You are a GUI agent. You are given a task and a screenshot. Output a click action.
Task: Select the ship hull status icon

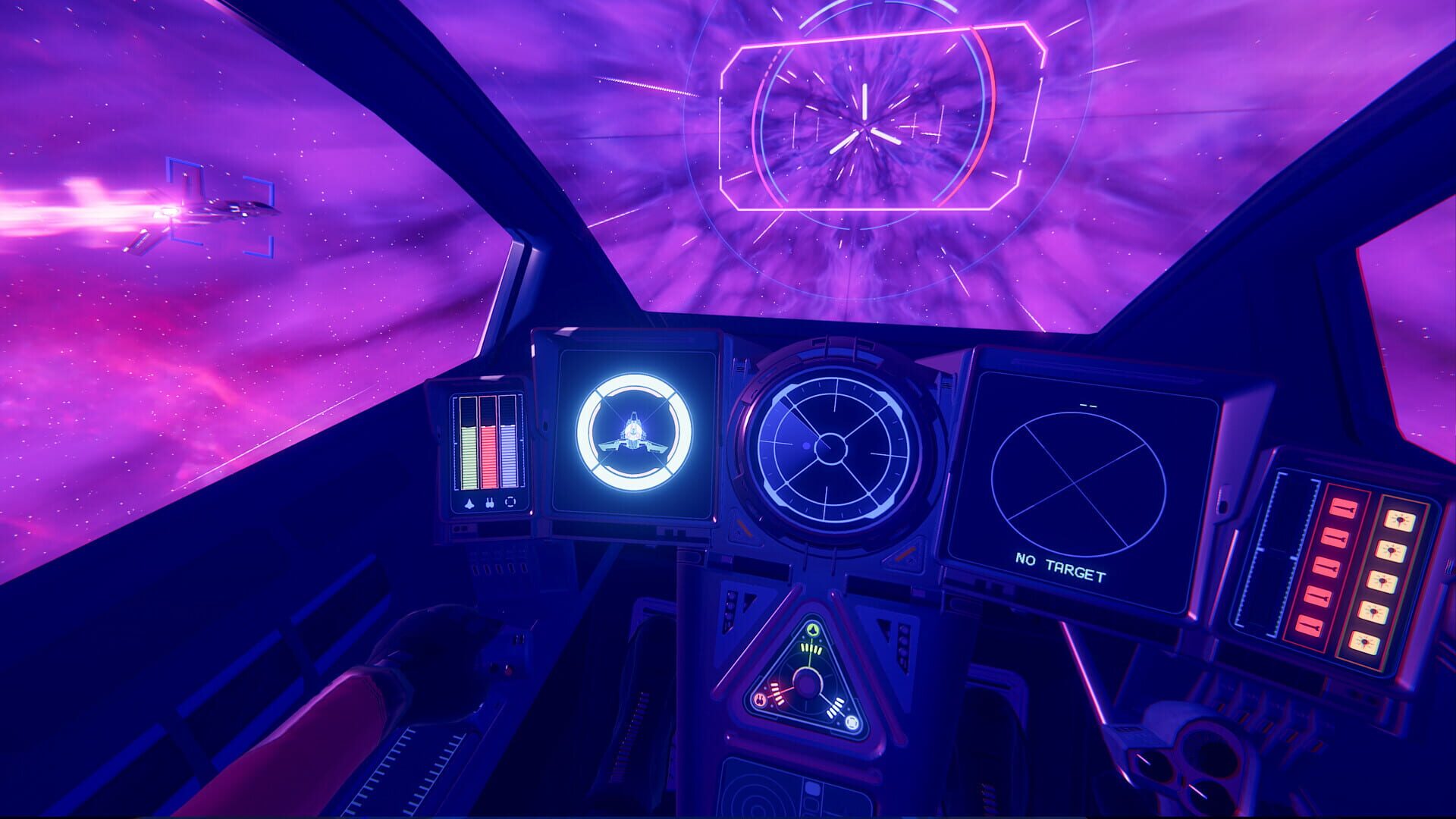tap(469, 503)
